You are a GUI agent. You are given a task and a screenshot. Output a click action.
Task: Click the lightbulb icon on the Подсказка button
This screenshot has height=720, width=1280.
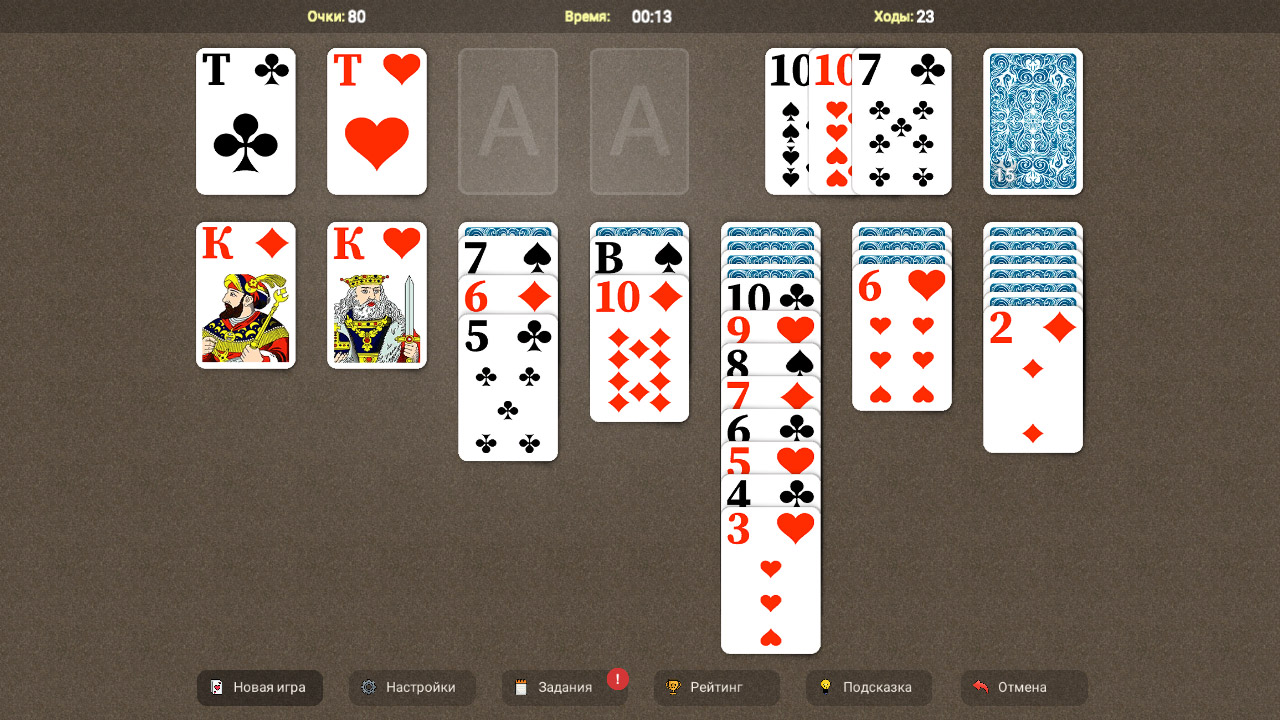point(824,687)
